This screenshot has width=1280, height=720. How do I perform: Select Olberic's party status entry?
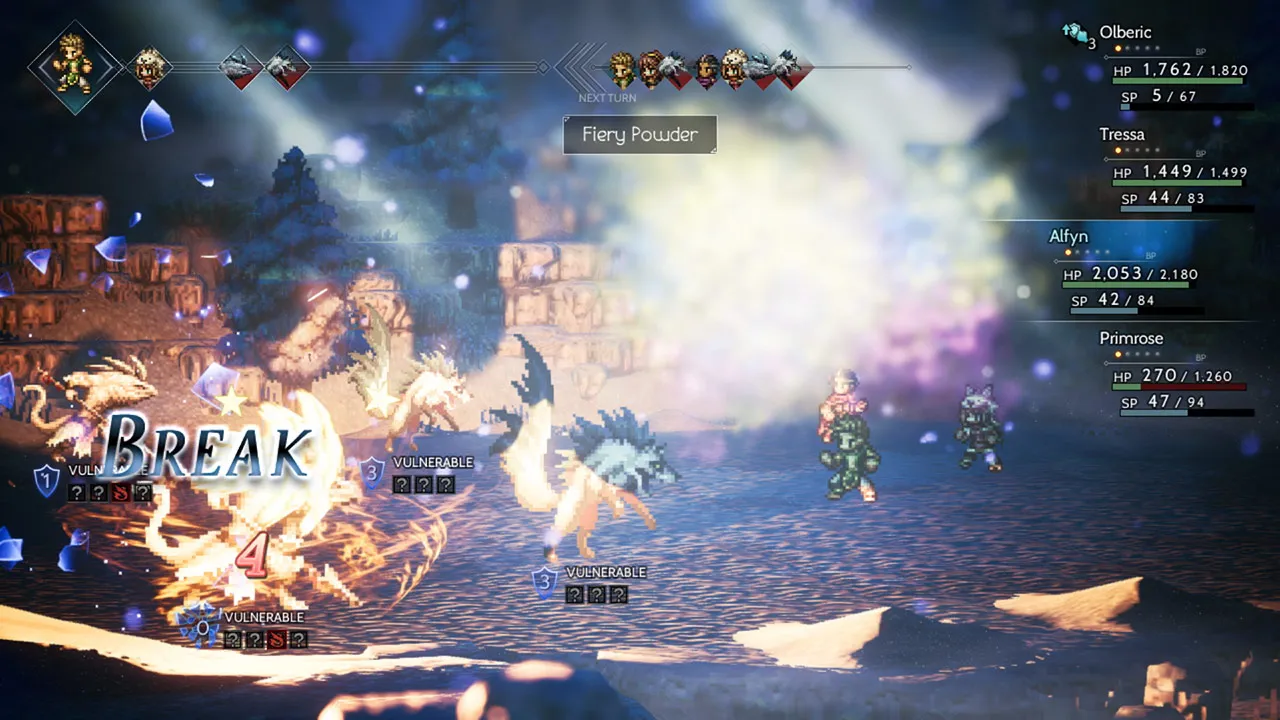point(1170,68)
